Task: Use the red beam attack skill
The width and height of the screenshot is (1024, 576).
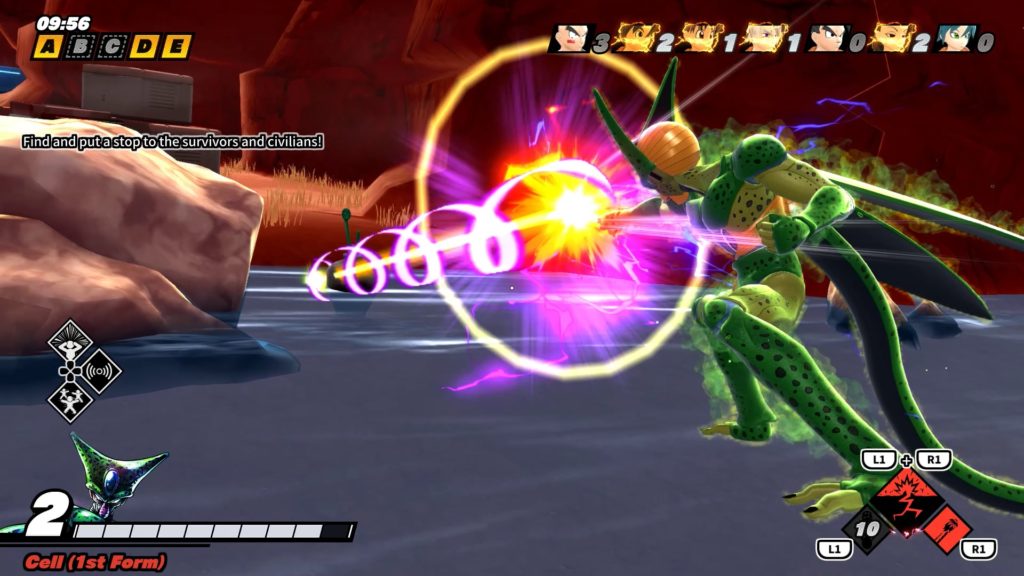Action: (x=946, y=525)
